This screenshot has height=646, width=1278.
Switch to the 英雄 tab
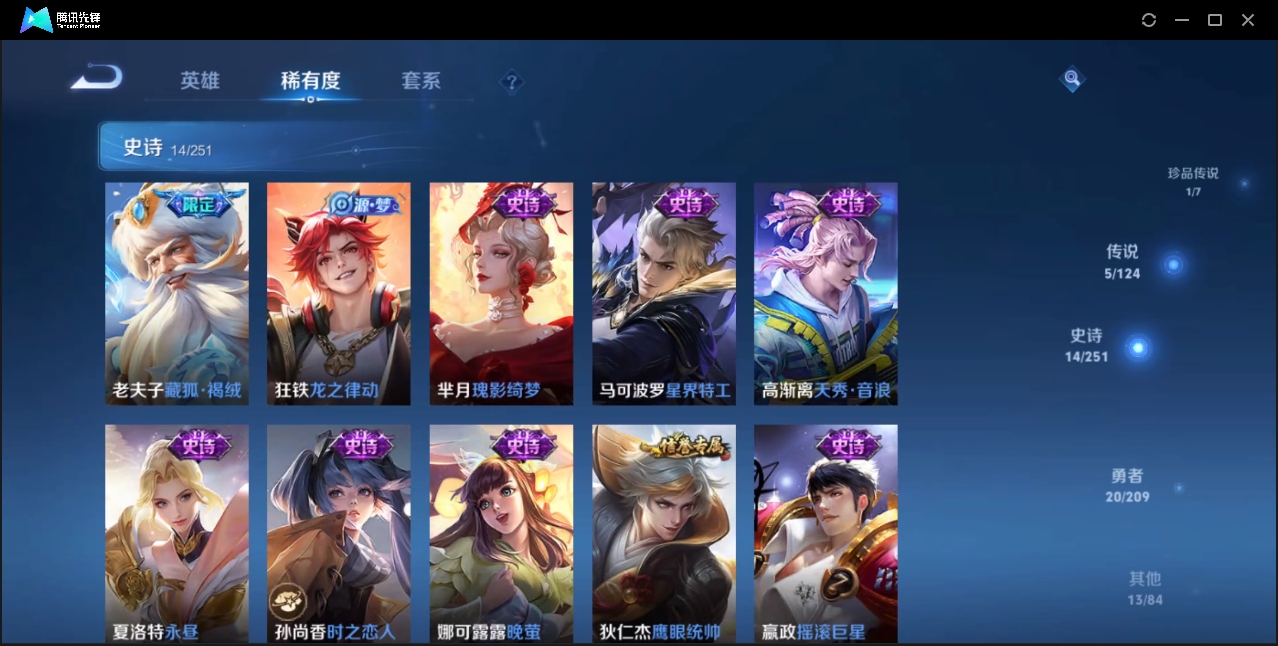point(200,81)
